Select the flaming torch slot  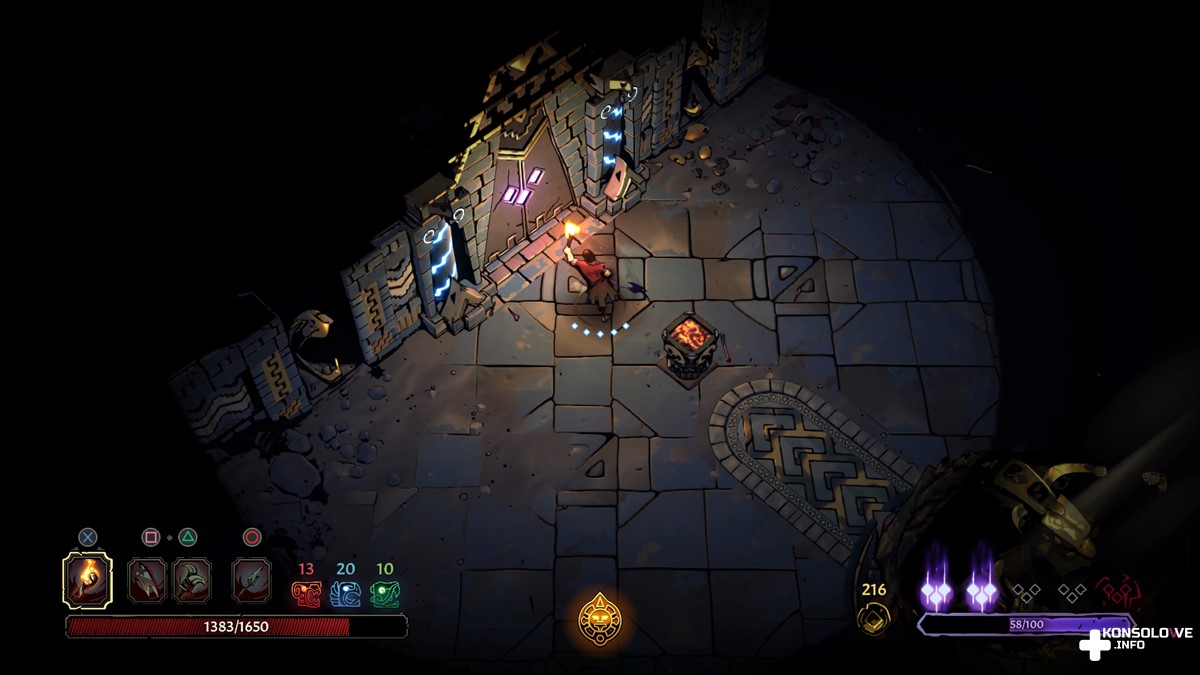(87, 580)
